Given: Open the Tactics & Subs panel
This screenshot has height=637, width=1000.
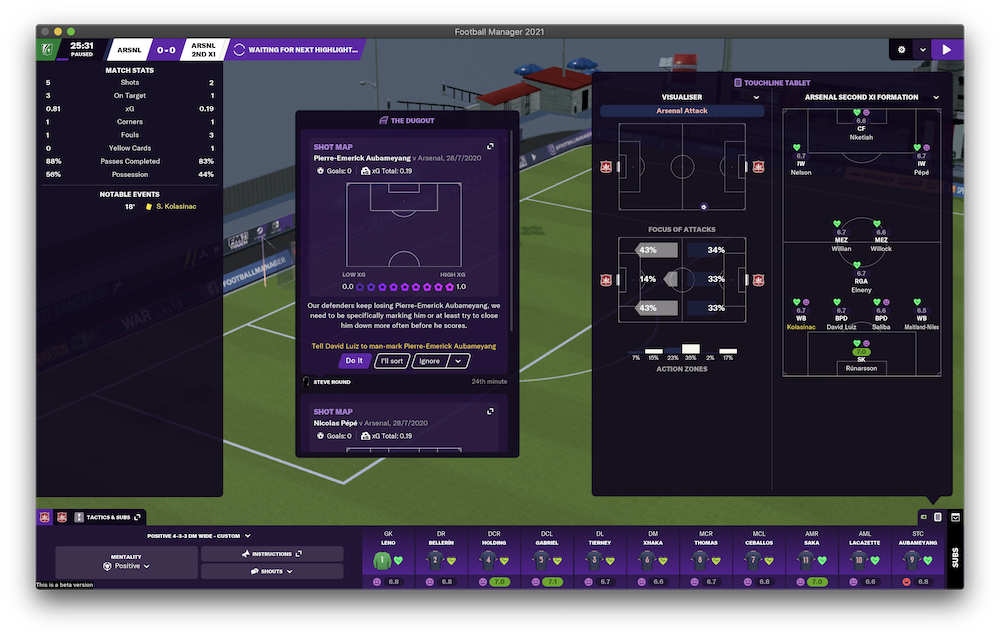Looking at the screenshot, I should pyautogui.click(x=107, y=517).
